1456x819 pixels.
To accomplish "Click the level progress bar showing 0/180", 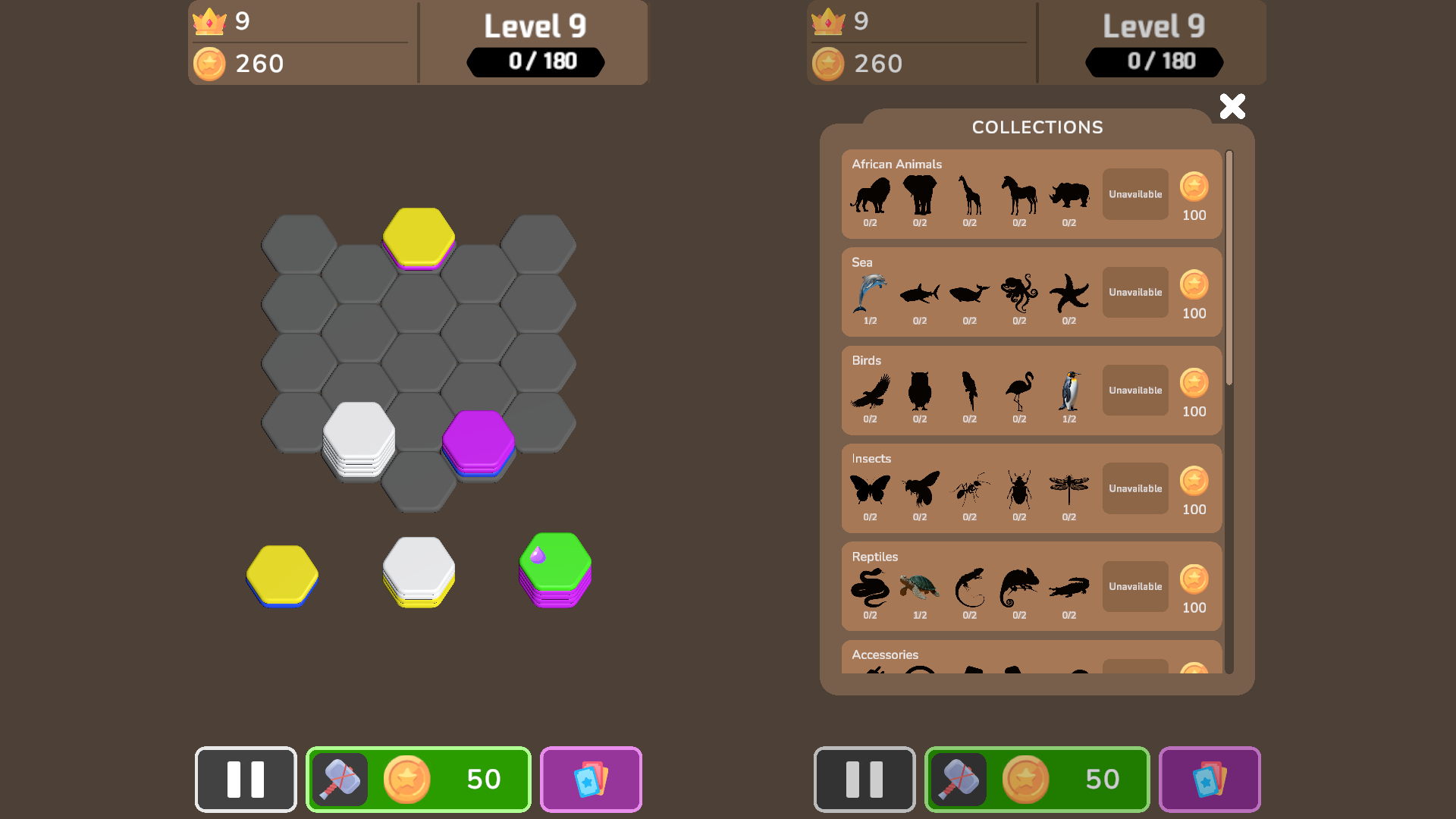I will coord(535,62).
